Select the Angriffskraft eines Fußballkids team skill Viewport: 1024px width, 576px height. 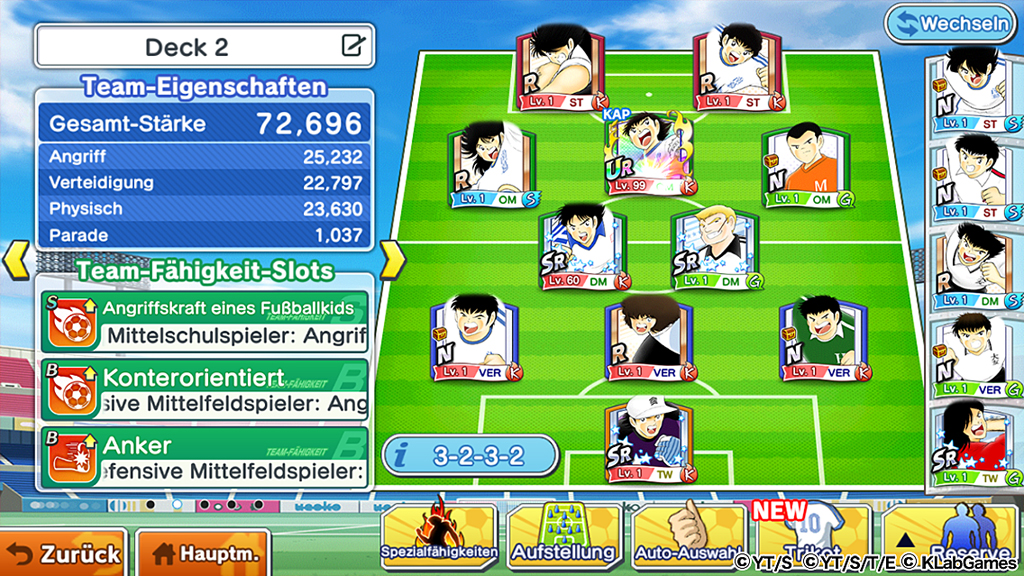click(x=204, y=321)
